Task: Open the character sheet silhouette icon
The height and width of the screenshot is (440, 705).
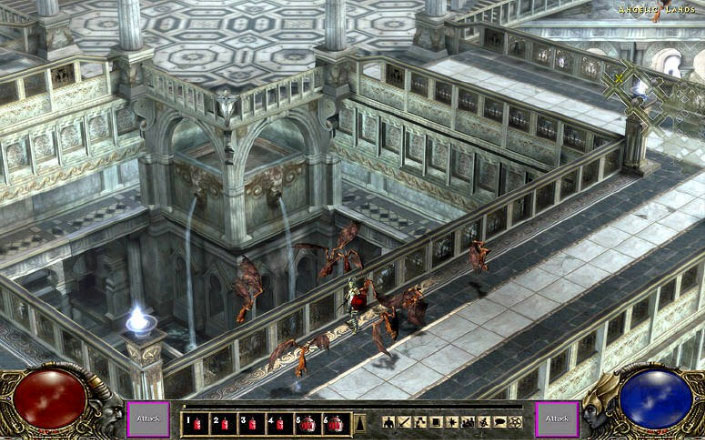Action: (x=389, y=422)
